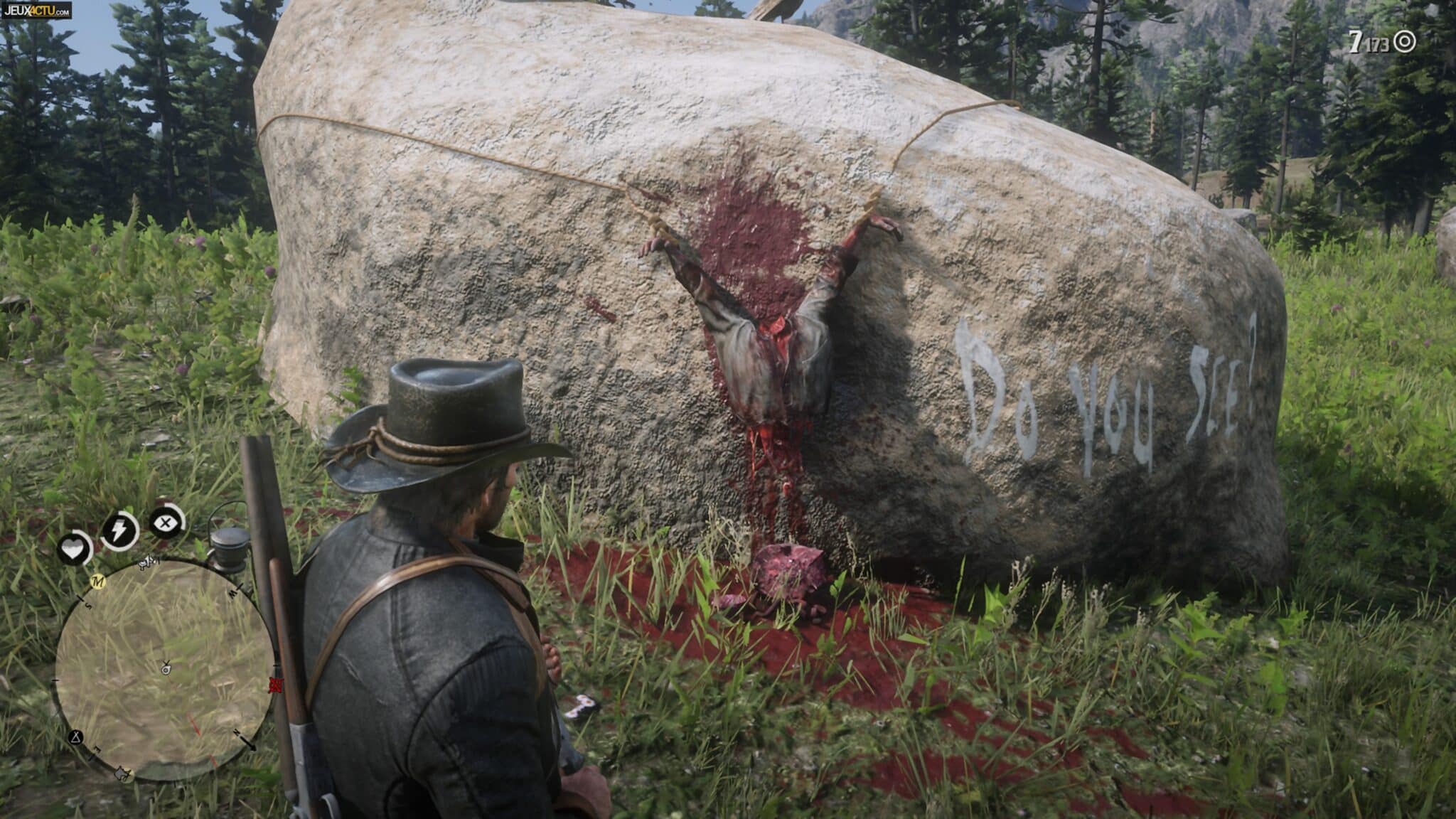Click the red gang hideout marker on the minimap edge
Screen dimensions: 1456x819
tap(277, 684)
